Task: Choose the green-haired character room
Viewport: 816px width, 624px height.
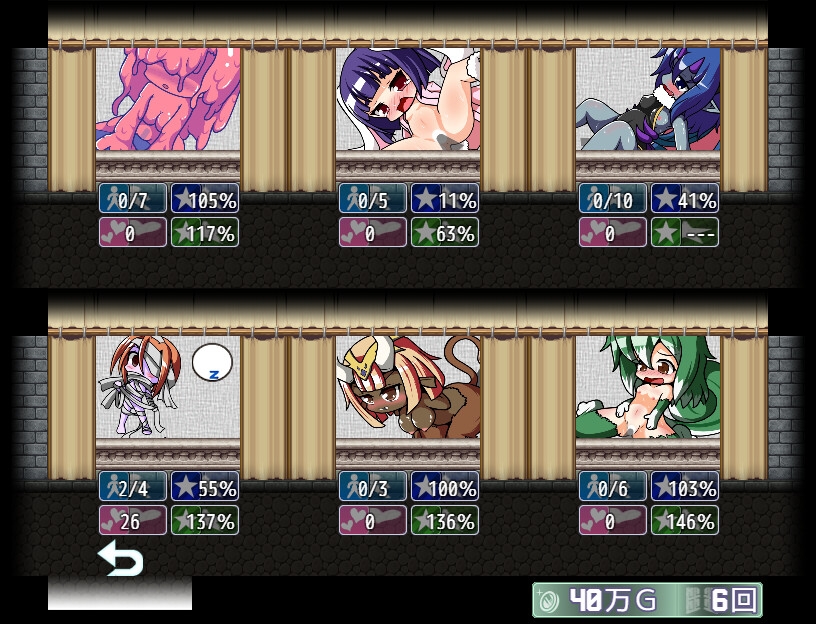Action: pos(647,388)
